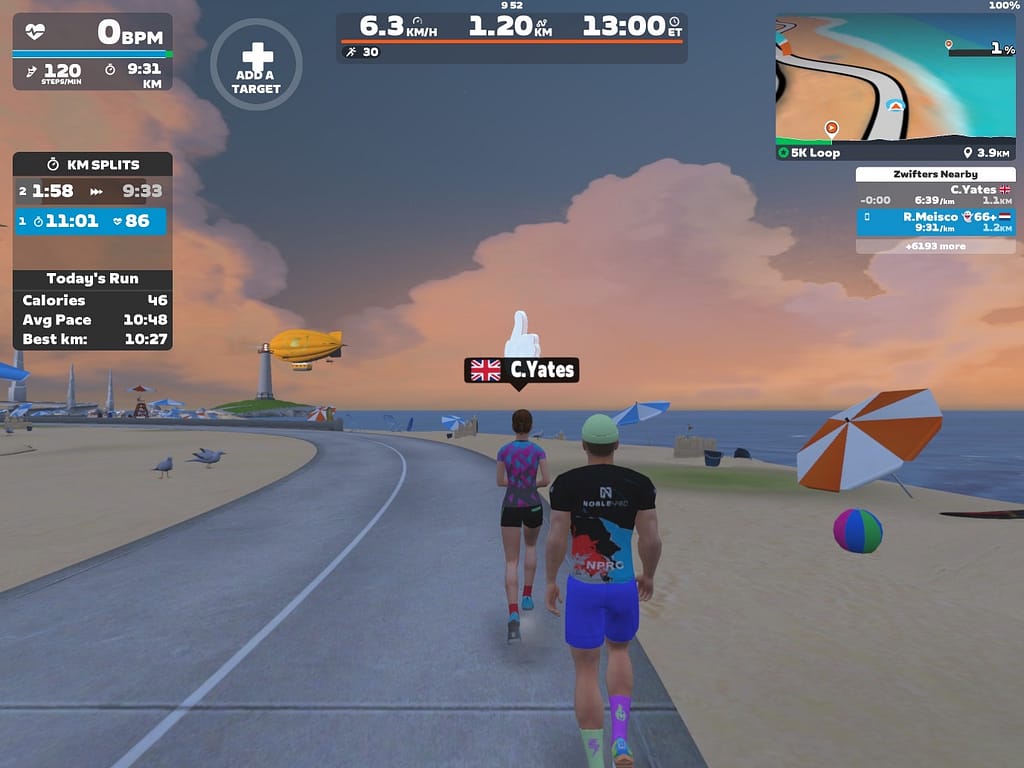Image resolution: width=1024 pixels, height=768 pixels.
Task: Open the Today's Run stats panel
Action: pyautogui.click(x=92, y=278)
